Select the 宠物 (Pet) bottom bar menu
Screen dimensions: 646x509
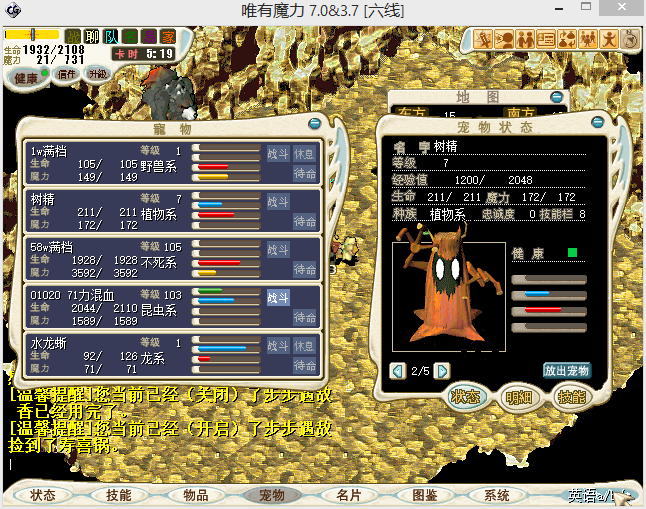click(x=272, y=495)
